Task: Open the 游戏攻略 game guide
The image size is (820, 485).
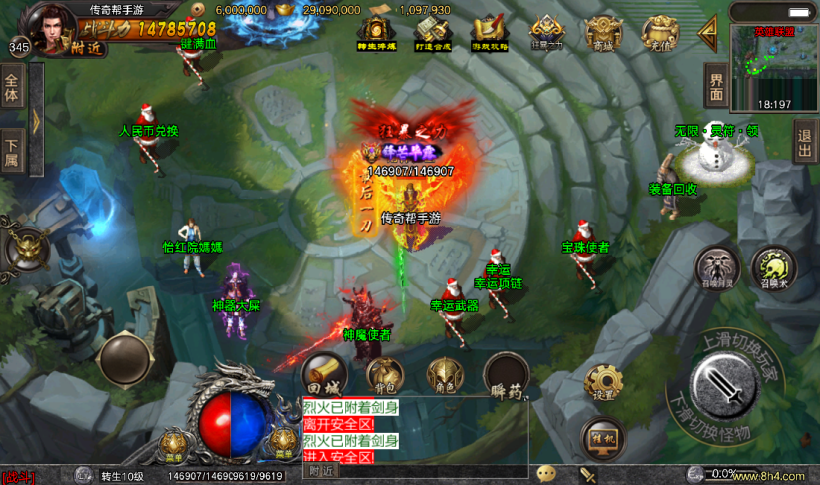Action: tap(490, 33)
